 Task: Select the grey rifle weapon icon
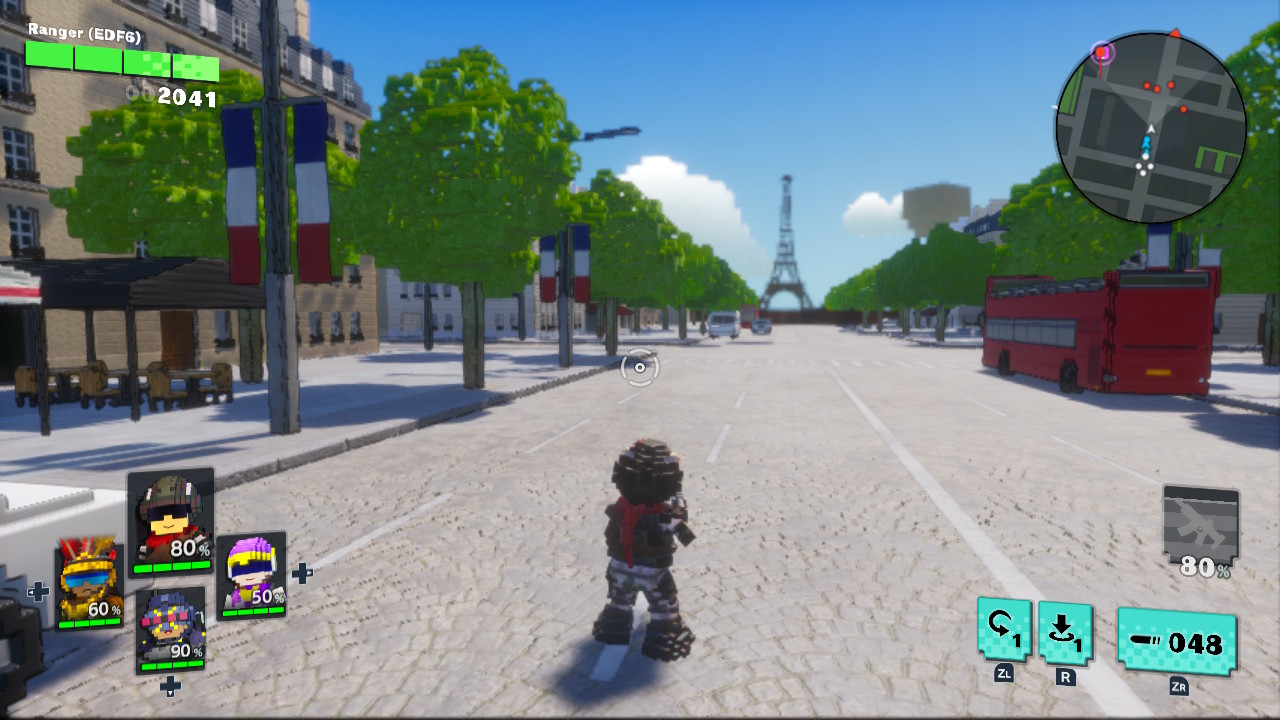(1201, 531)
